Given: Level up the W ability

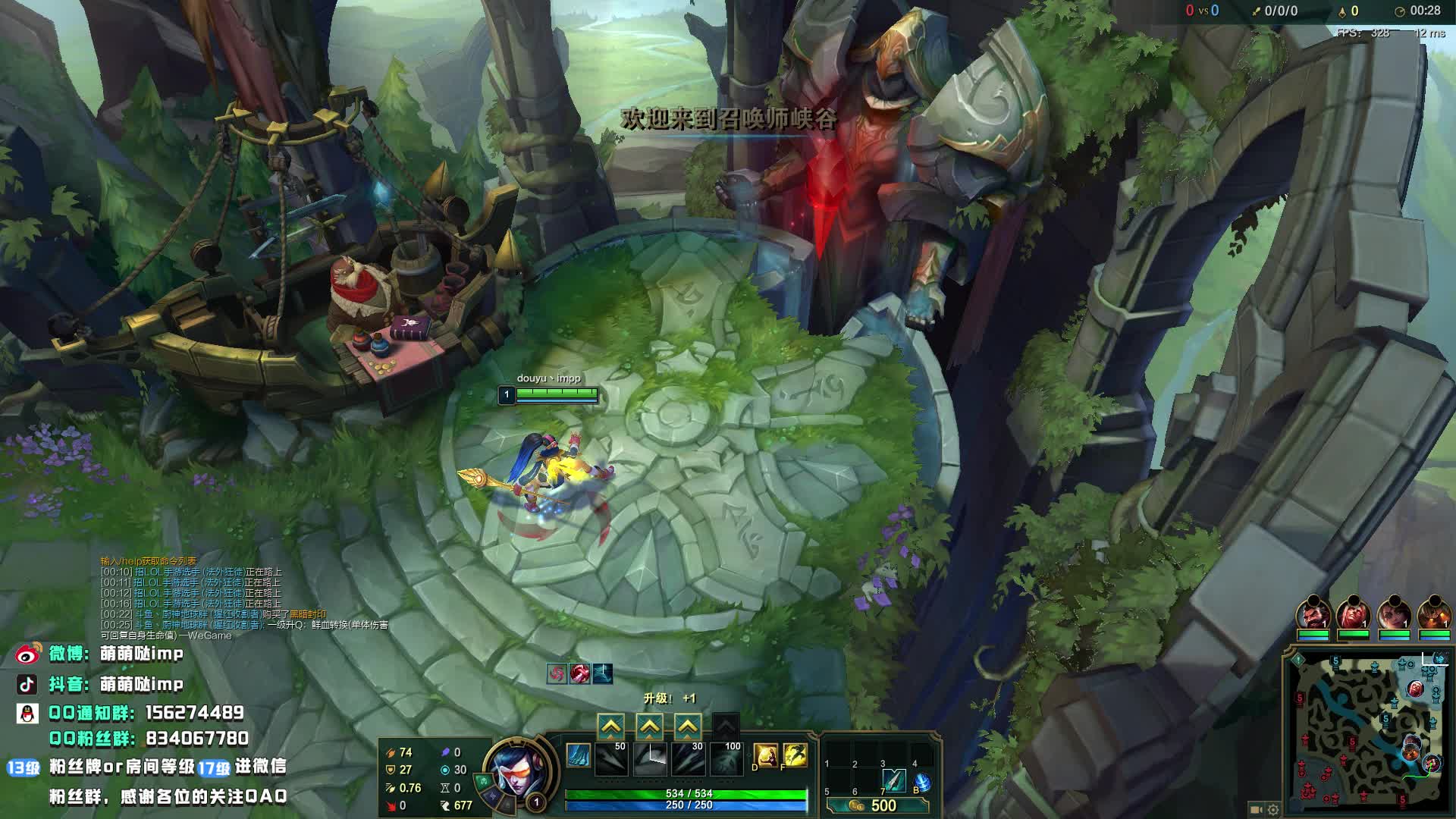Looking at the screenshot, I should 650,726.
